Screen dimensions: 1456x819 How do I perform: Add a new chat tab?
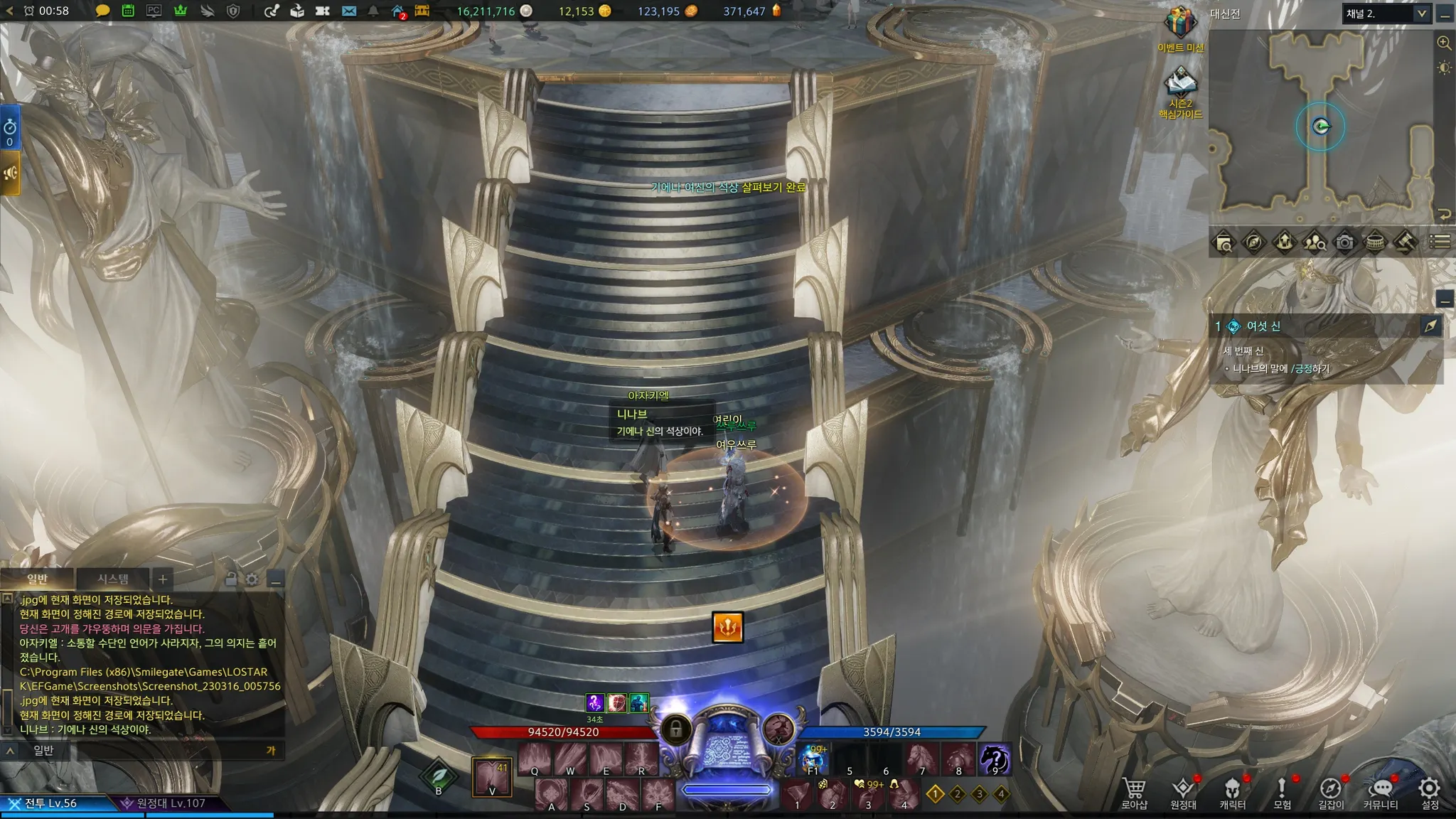162,579
